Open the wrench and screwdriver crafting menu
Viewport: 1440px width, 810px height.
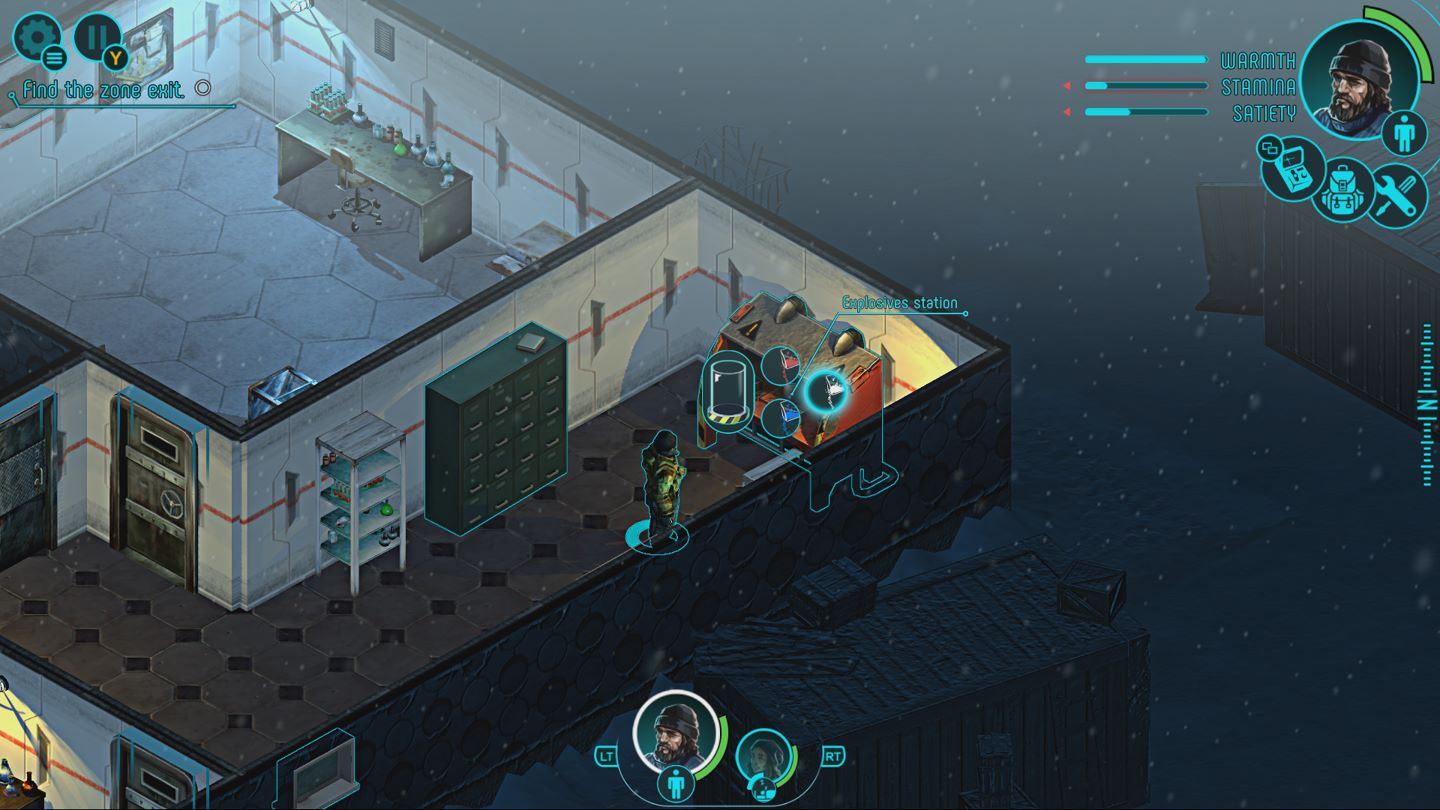1396,192
